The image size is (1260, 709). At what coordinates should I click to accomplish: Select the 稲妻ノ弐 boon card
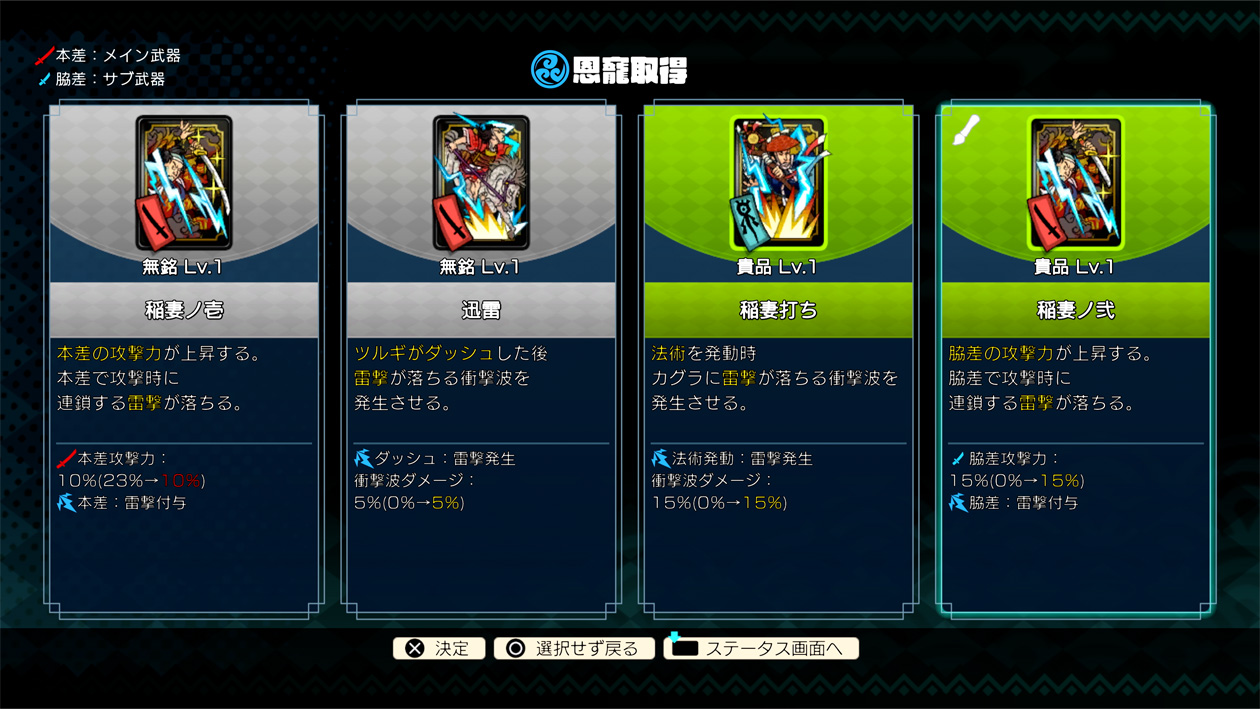pyautogui.click(x=1075, y=360)
